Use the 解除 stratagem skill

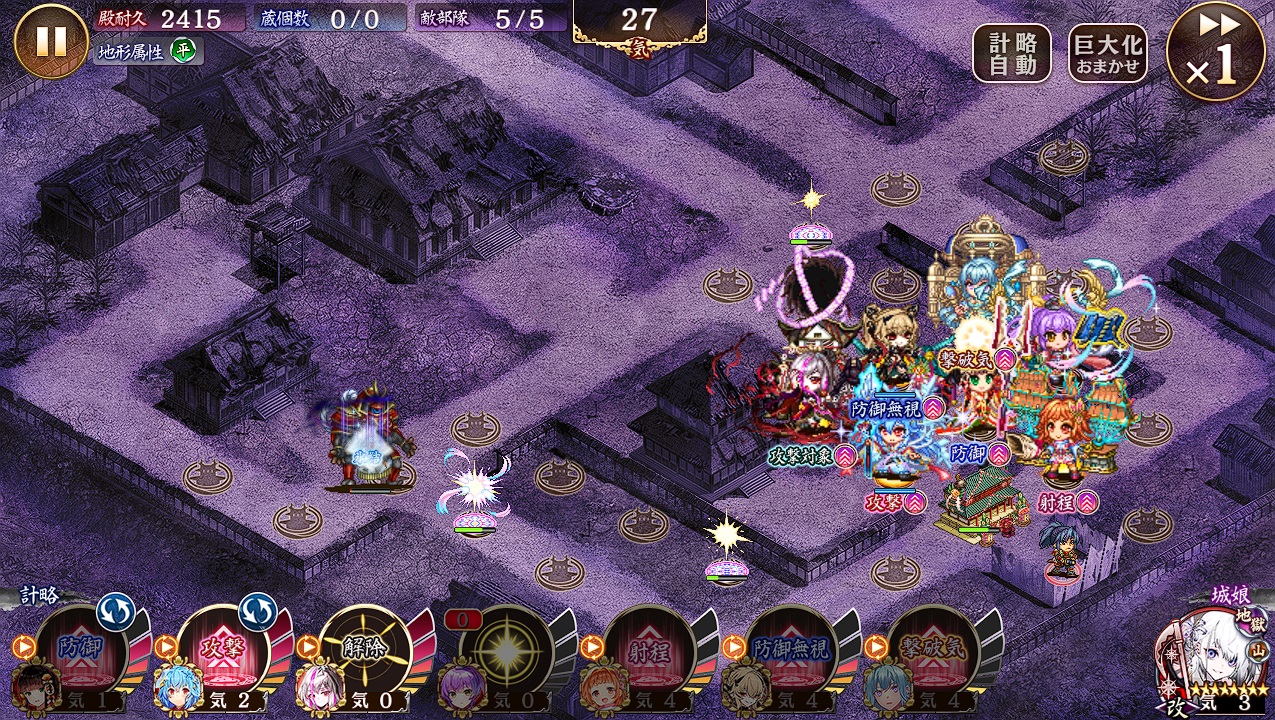click(x=364, y=650)
